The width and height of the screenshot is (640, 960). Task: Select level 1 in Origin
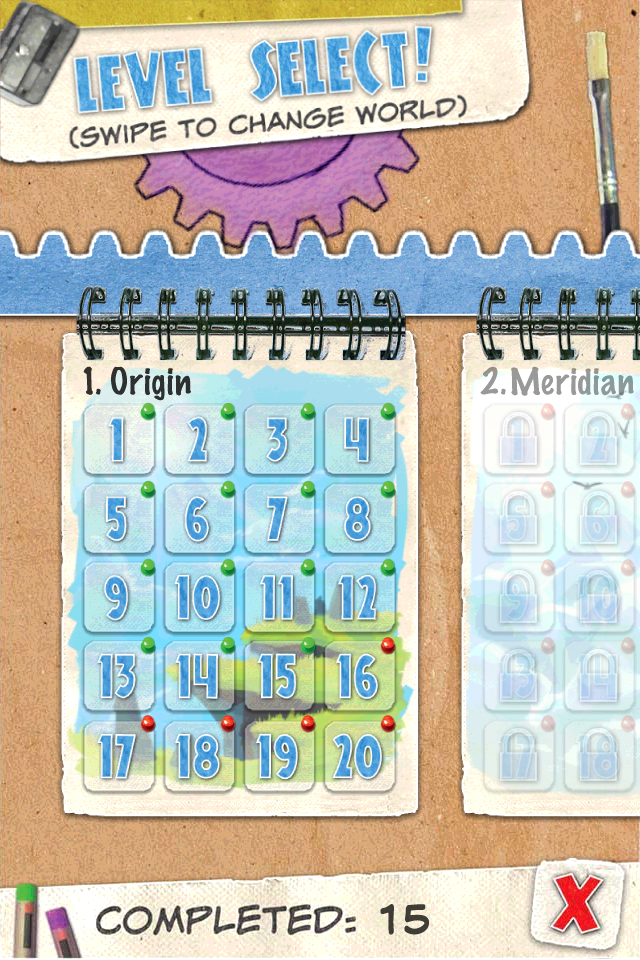click(x=118, y=440)
